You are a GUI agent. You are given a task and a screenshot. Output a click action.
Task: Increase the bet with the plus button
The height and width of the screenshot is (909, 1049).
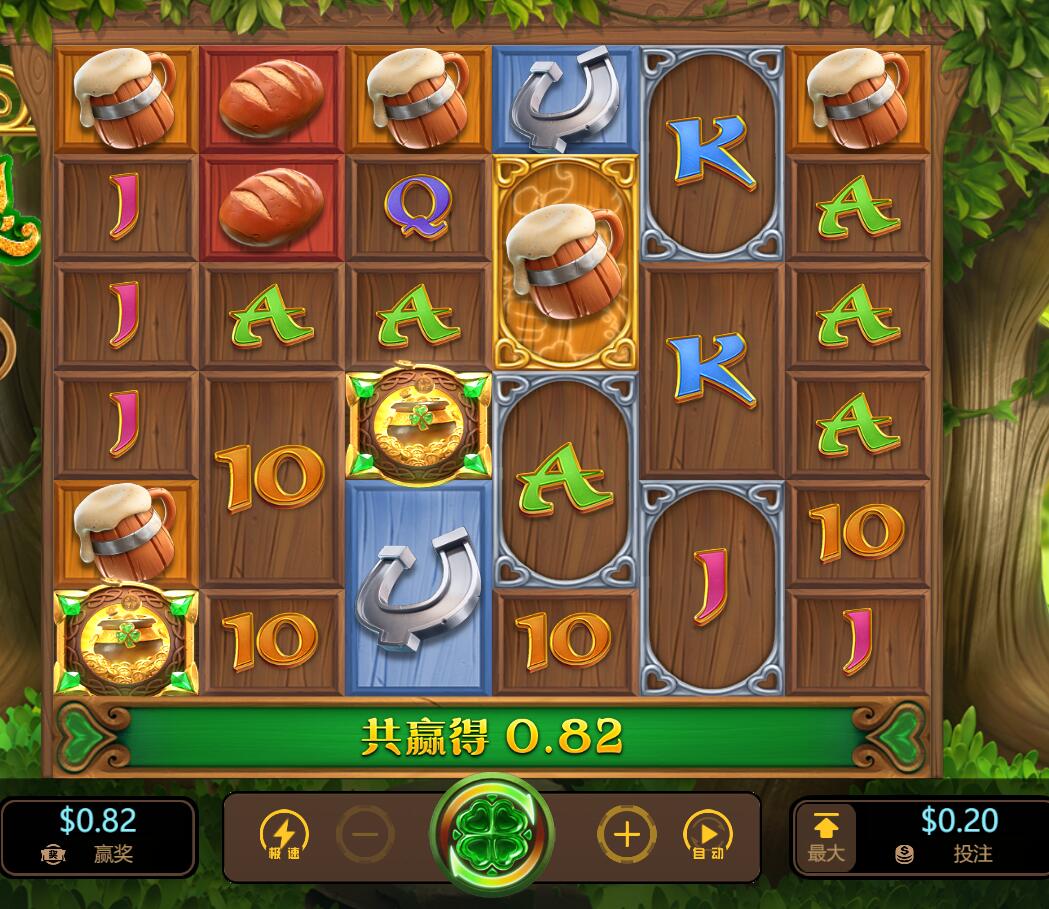point(626,834)
